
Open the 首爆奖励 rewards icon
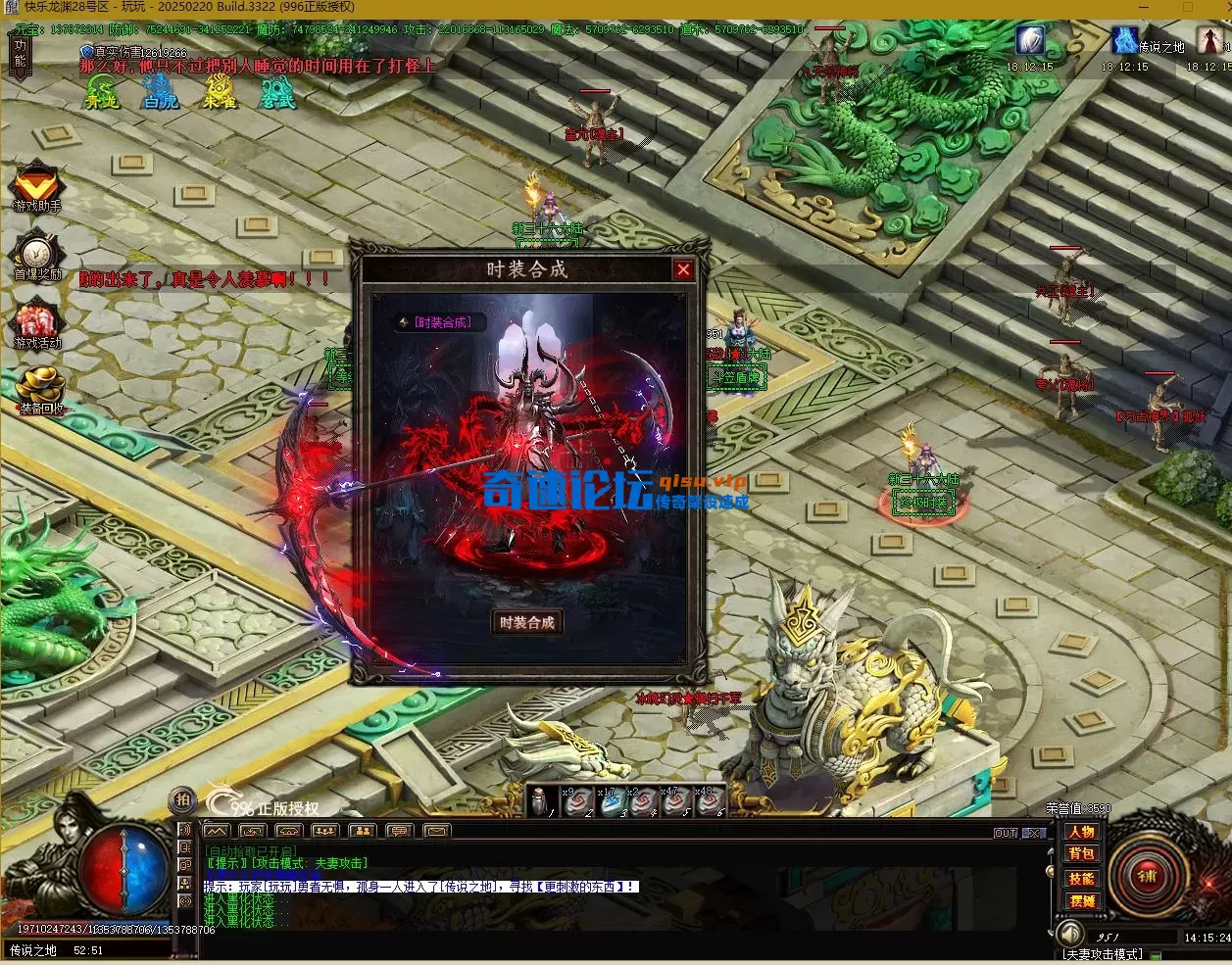[x=37, y=255]
